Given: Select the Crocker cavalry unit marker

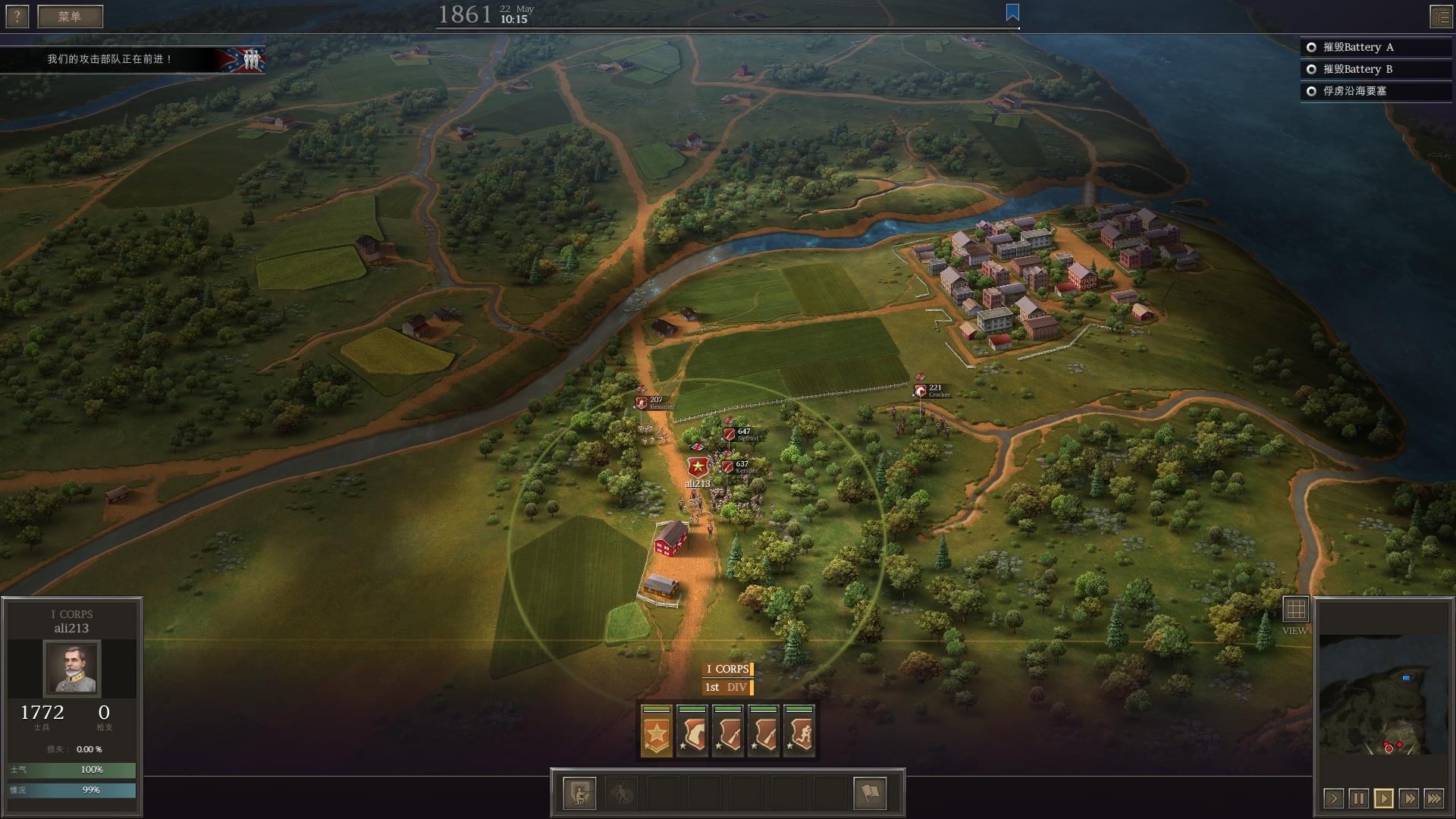Looking at the screenshot, I should tap(921, 391).
